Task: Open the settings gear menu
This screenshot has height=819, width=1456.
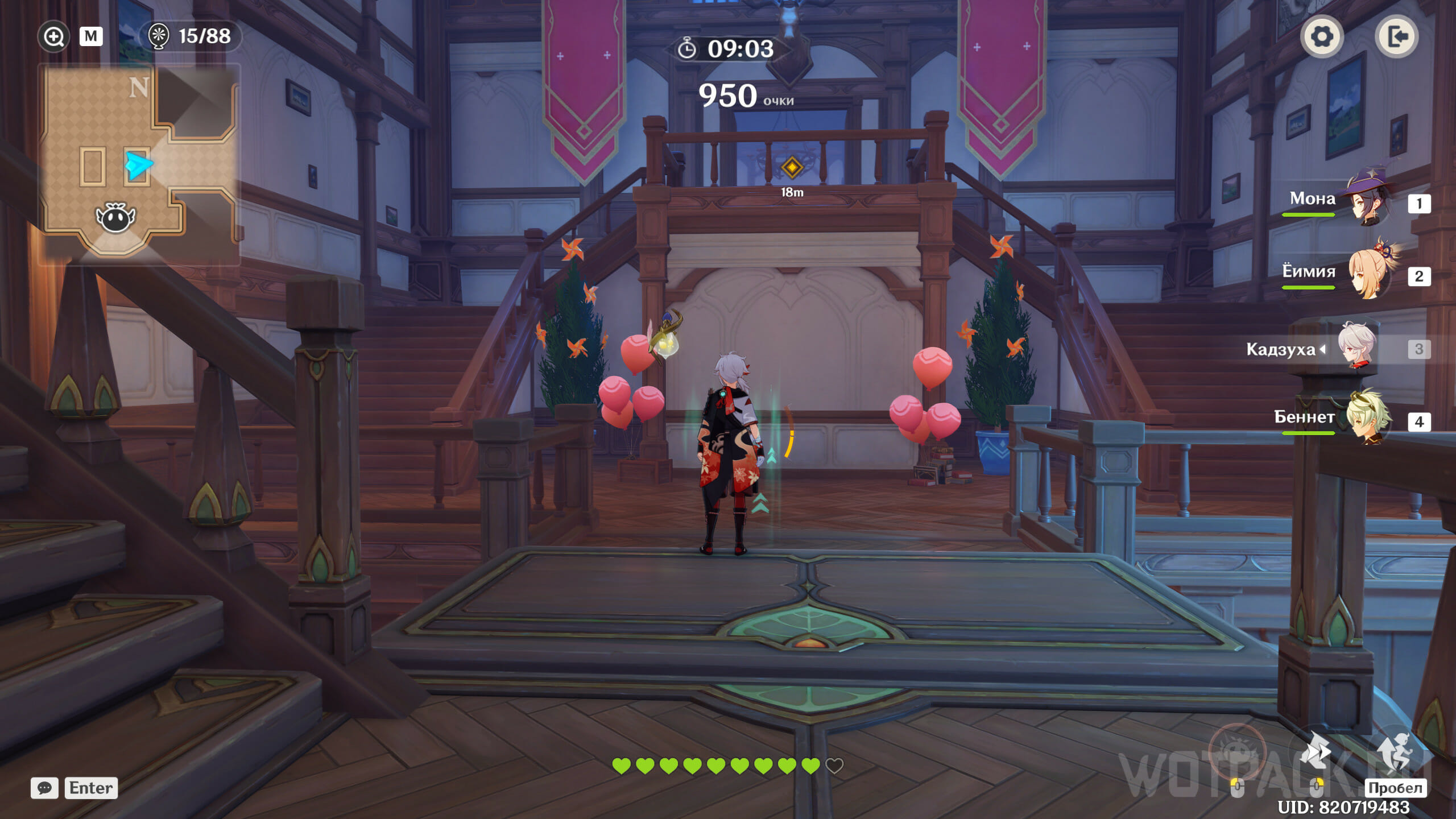Action: coord(1321,37)
